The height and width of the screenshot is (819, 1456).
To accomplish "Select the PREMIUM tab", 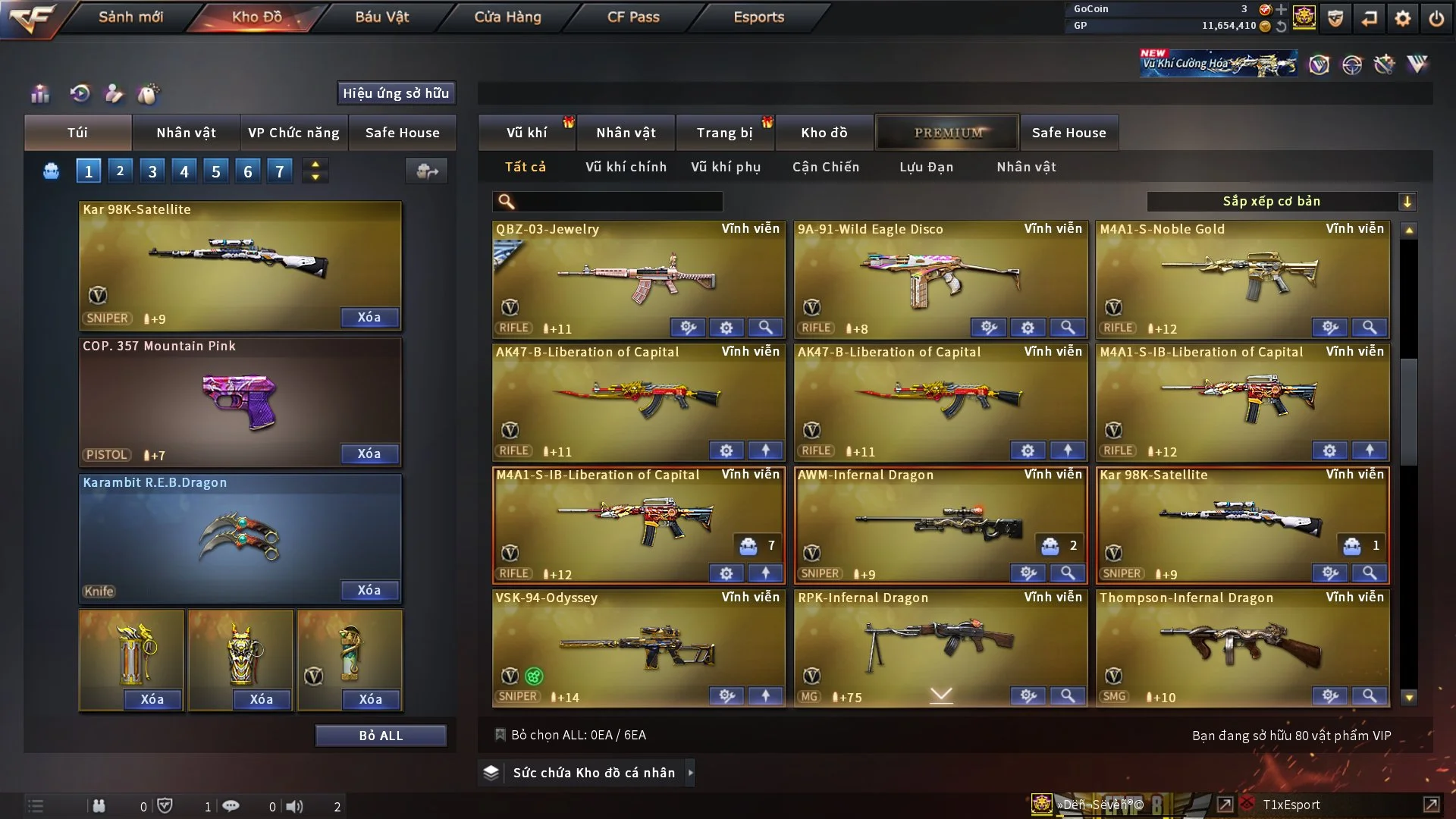I will (948, 133).
